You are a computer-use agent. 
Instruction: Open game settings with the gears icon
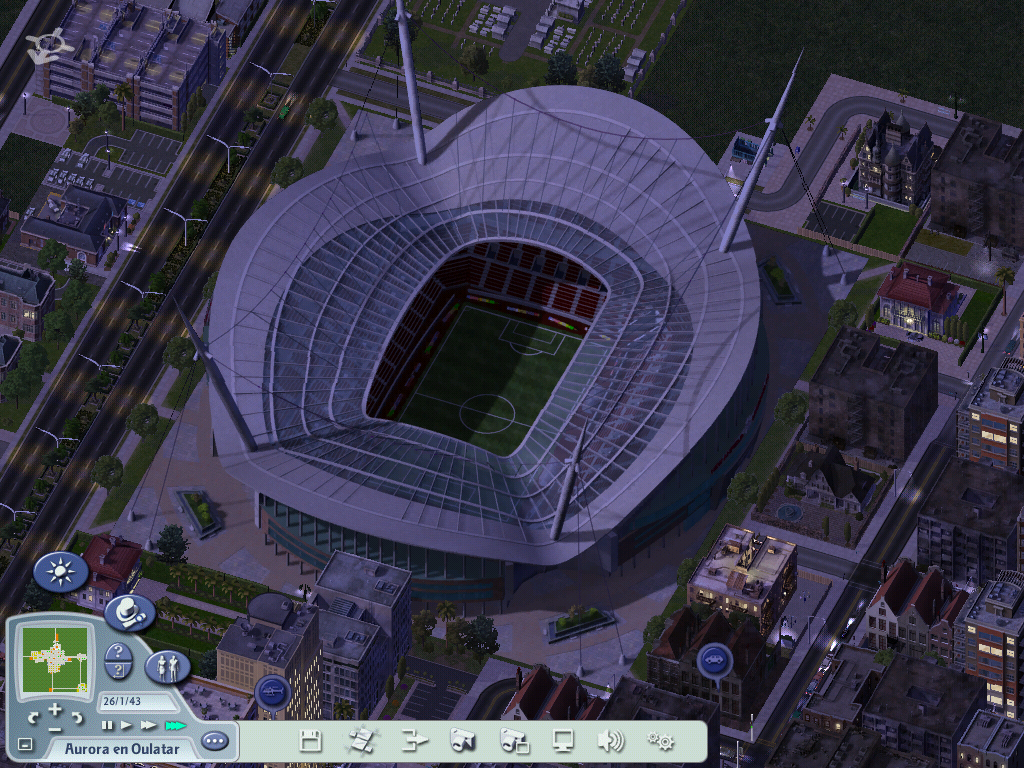(x=660, y=741)
